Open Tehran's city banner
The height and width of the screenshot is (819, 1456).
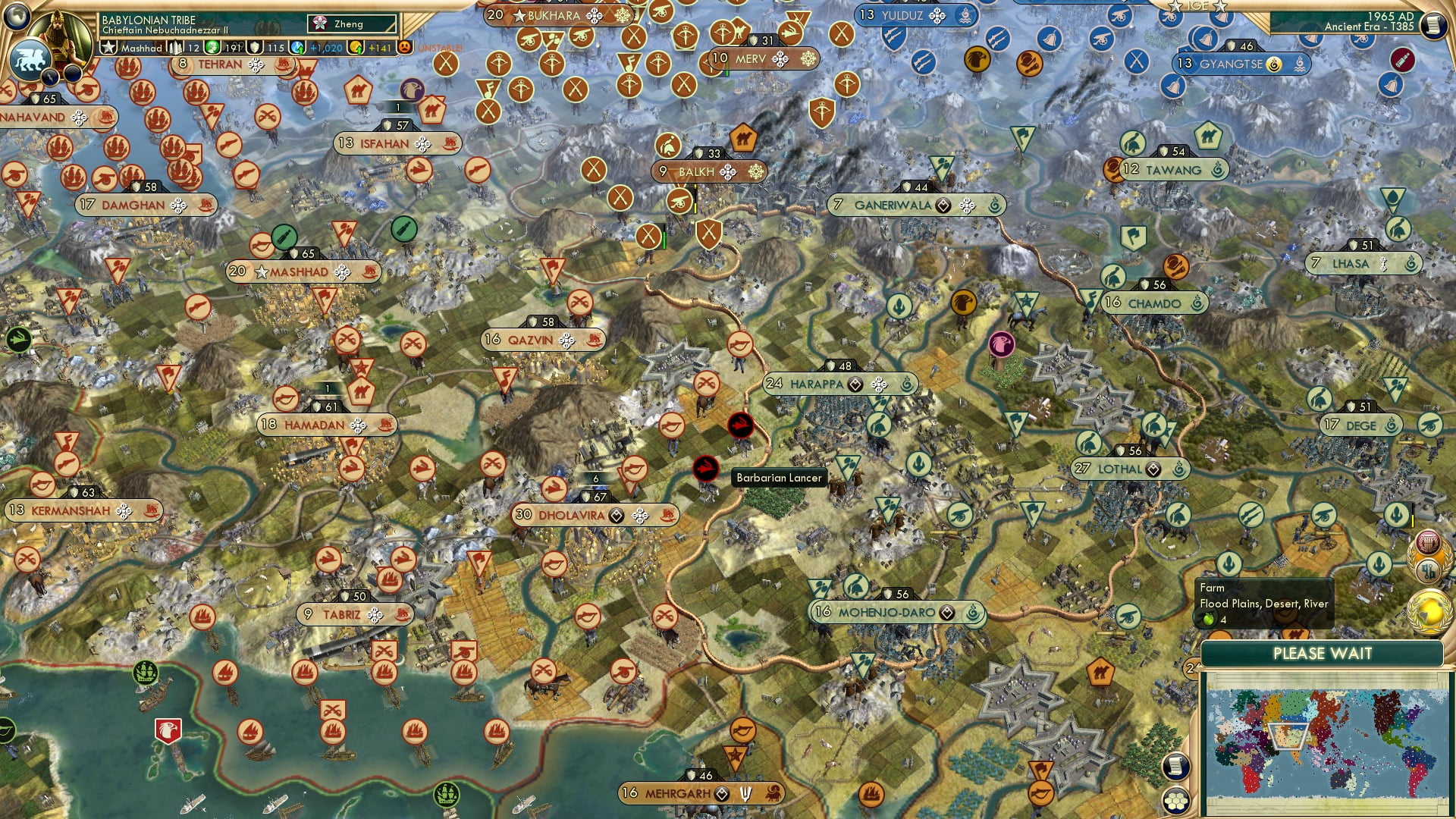click(x=220, y=64)
